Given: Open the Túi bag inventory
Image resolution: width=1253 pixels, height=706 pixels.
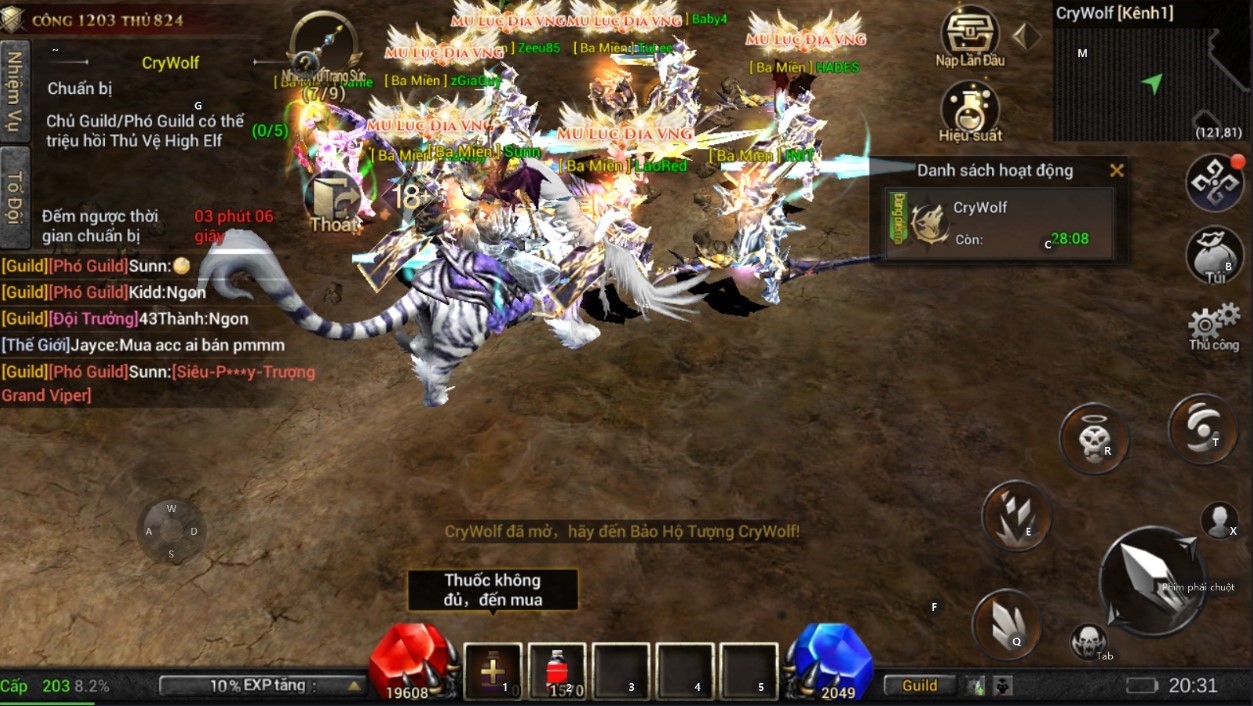Looking at the screenshot, I should click(x=1214, y=254).
